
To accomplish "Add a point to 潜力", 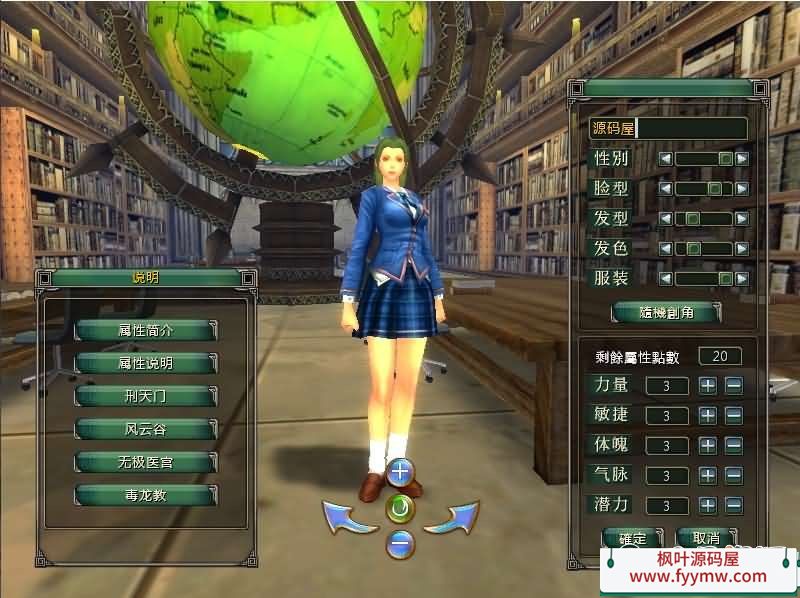I will click(x=708, y=505).
